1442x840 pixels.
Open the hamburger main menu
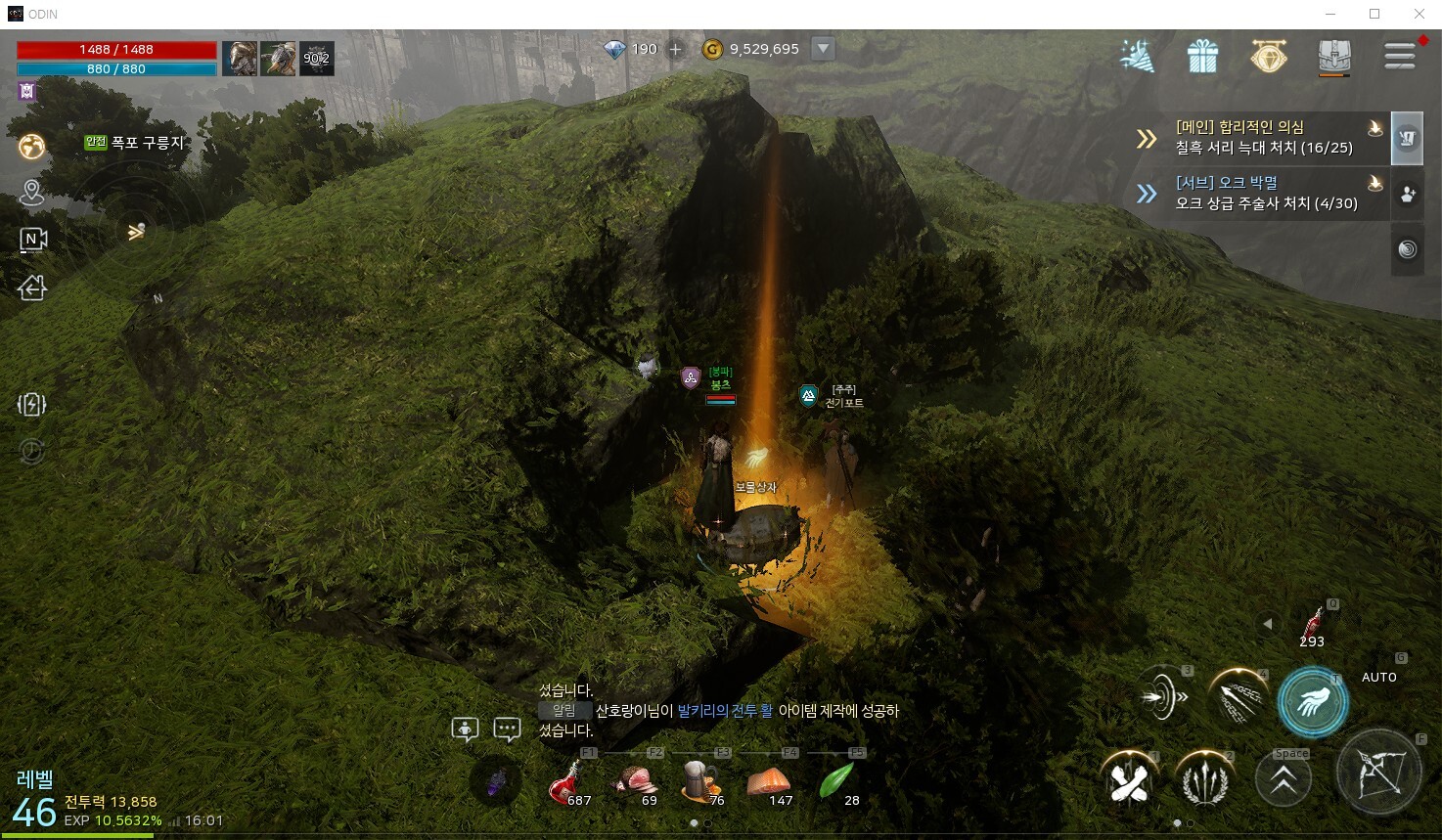point(1400,56)
